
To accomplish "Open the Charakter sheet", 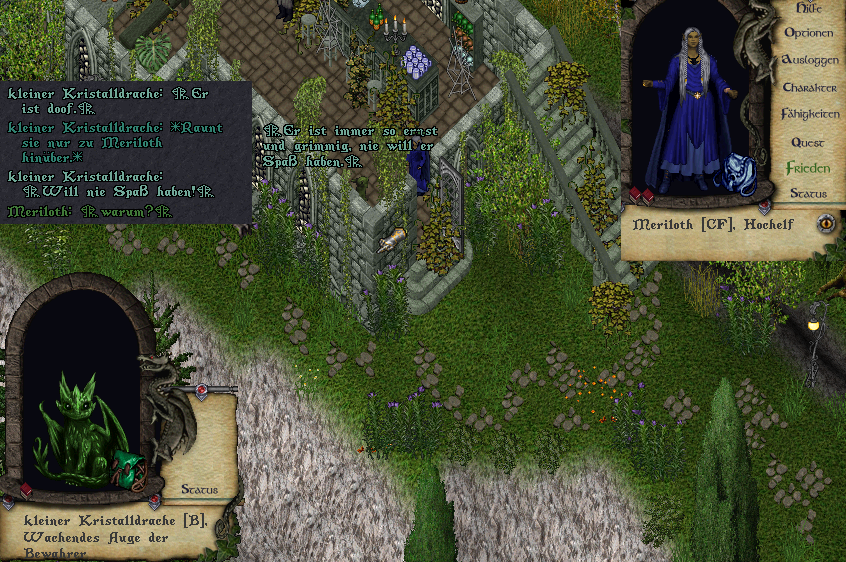I will point(809,88).
